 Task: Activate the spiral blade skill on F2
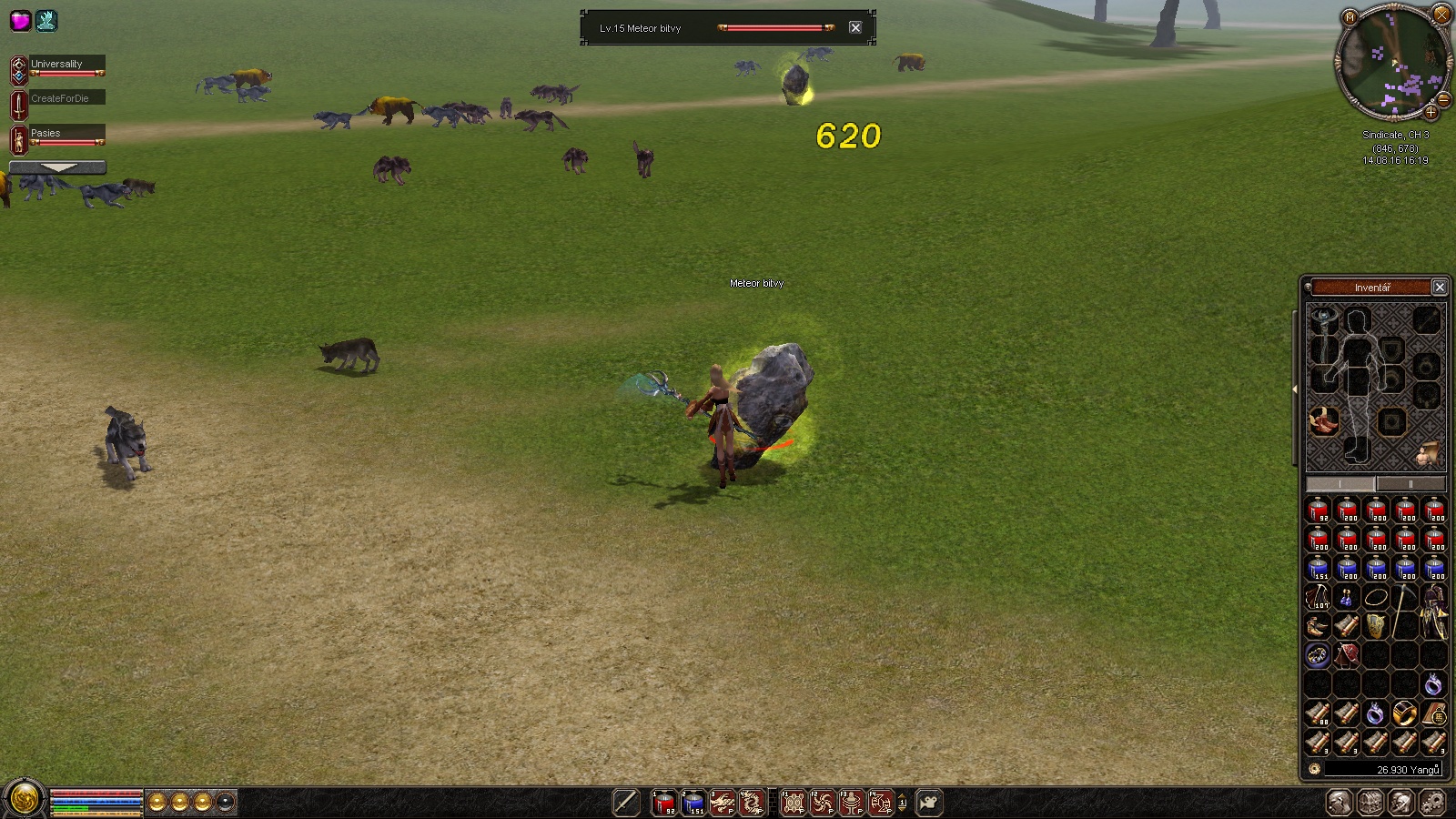[823, 803]
